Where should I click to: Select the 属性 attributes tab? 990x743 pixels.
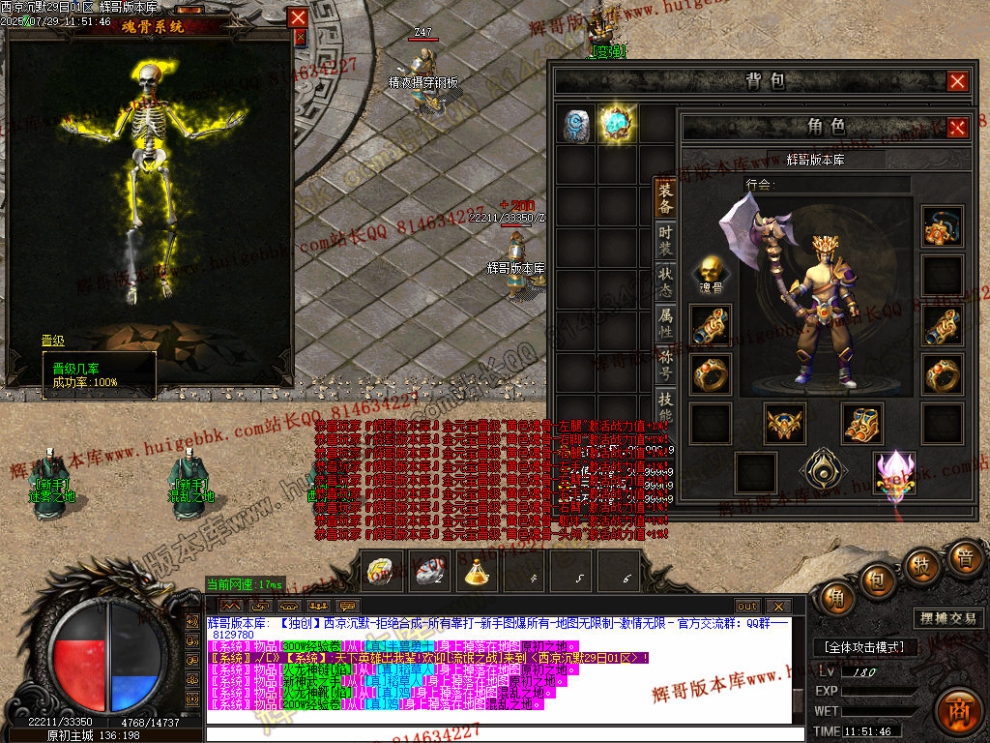665,322
